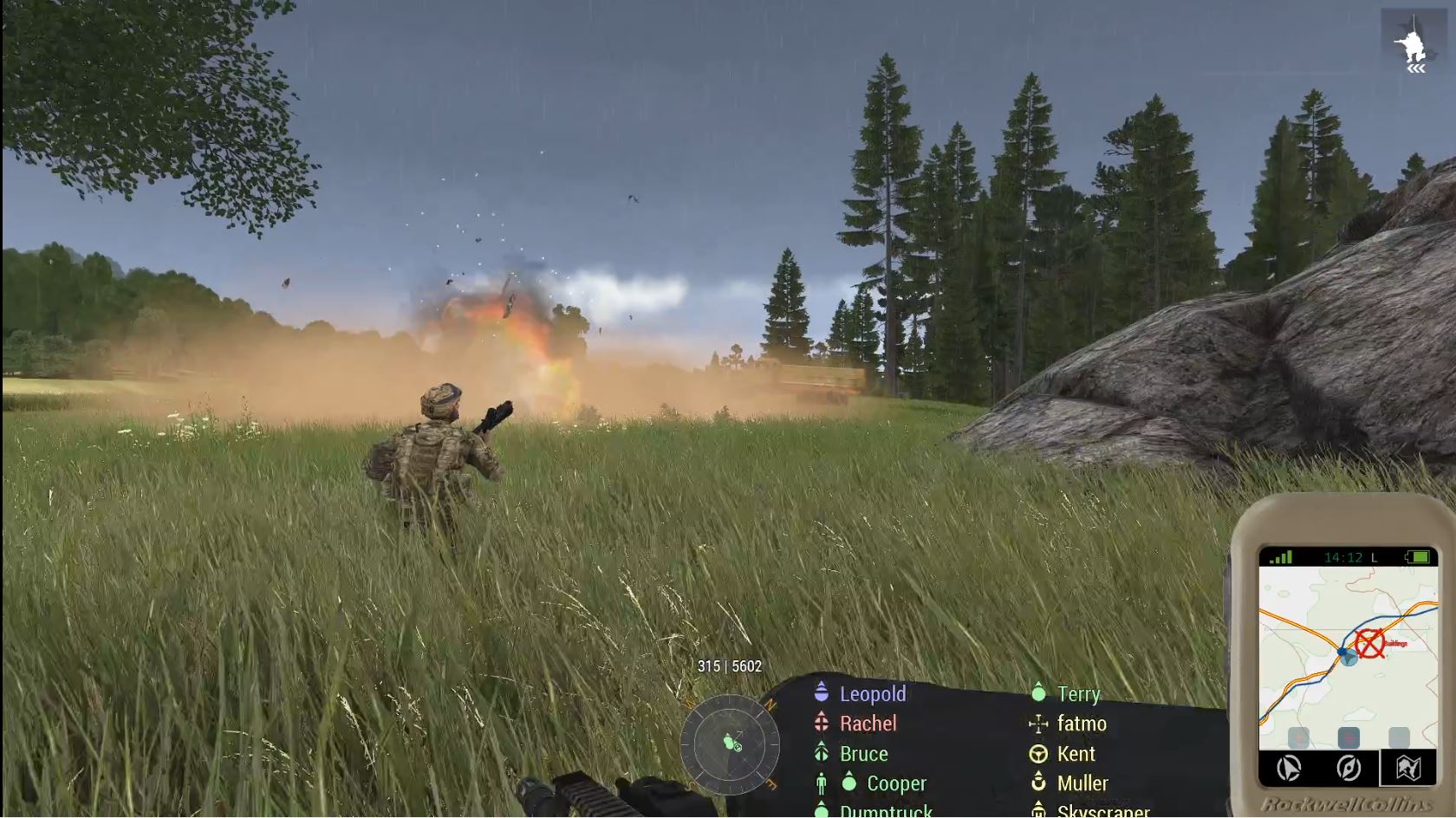Click the player position arrow on GPS map

click(x=1349, y=658)
